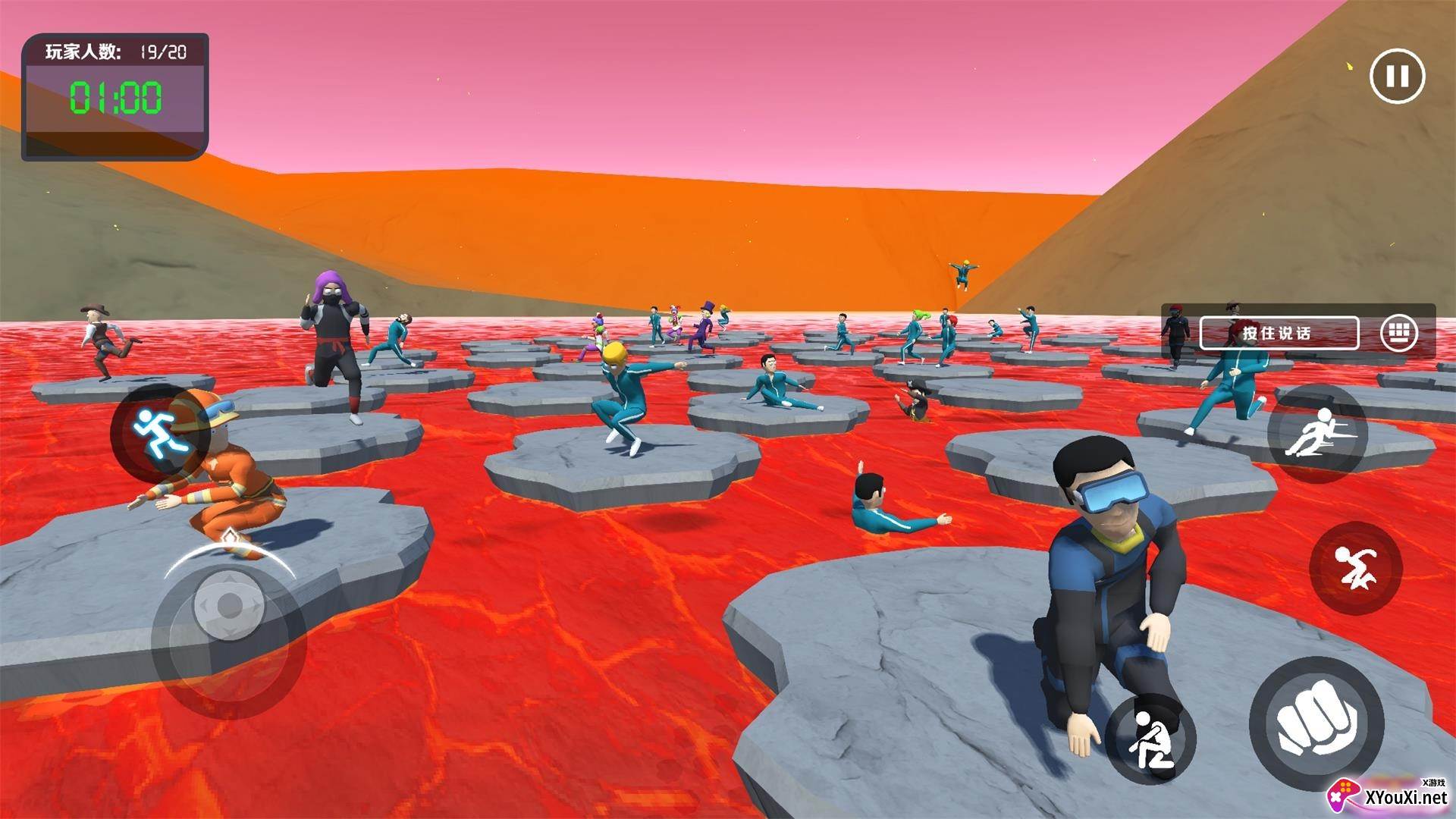This screenshot has width=1456, height=819.
Task: Activate the sprint running-man button
Action: 157,432
